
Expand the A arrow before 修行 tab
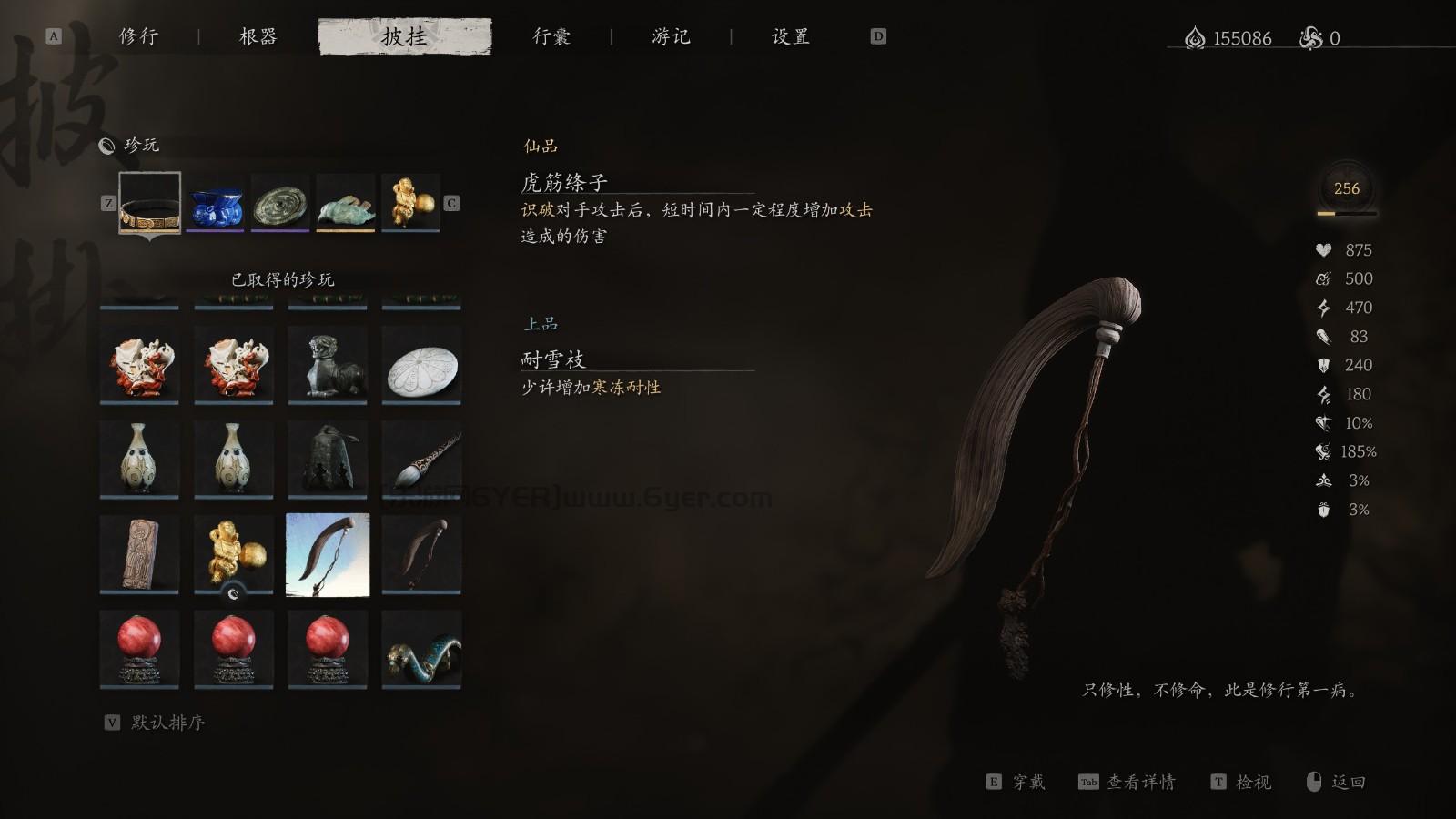click(x=55, y=36)
